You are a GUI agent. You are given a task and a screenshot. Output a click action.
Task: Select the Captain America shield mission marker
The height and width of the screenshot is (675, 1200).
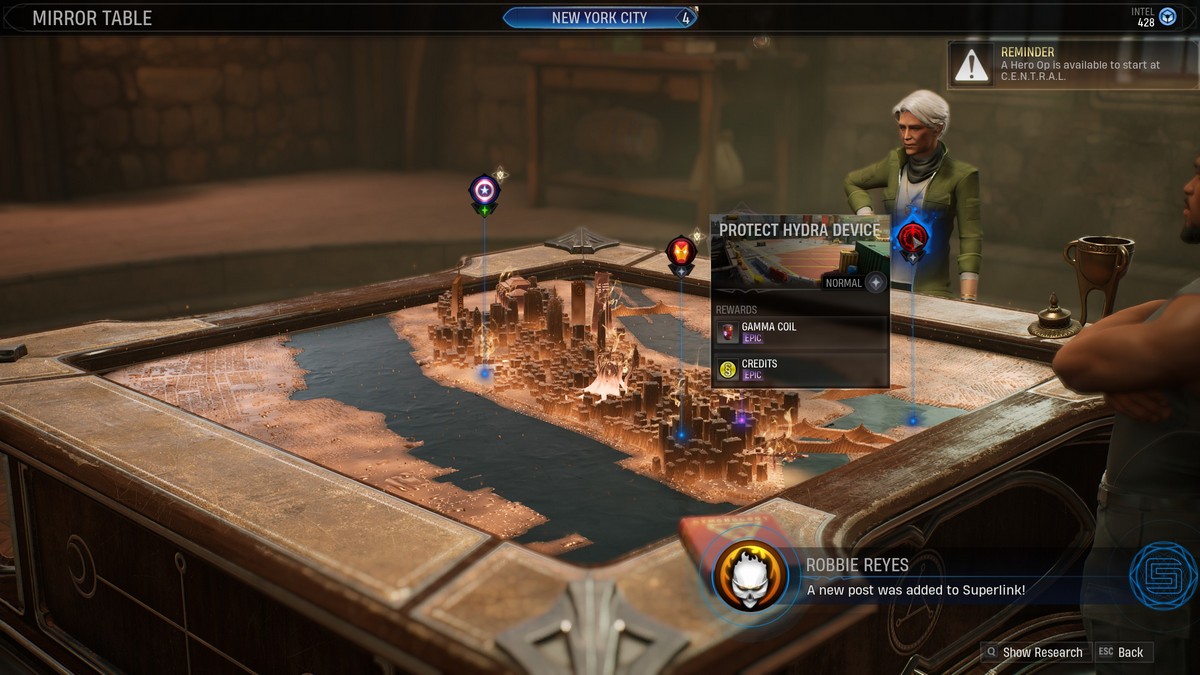pyautogui.click(x=484, y=192)
